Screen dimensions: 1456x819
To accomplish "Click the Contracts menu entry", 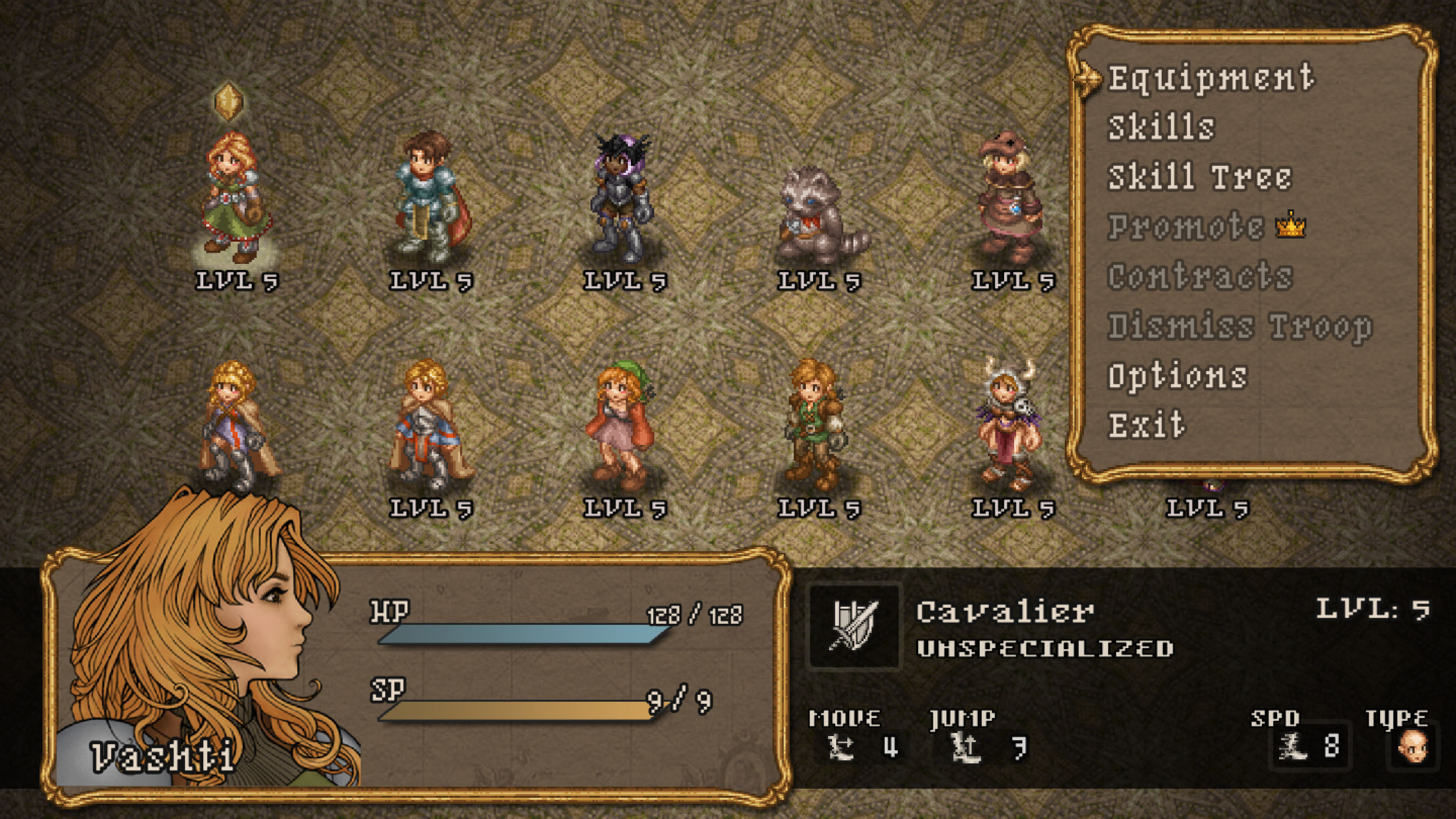I will click(1200, 277).
